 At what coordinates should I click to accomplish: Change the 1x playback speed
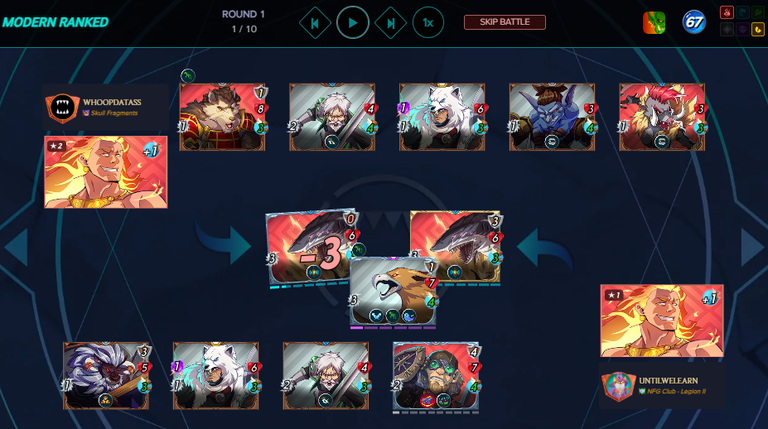428,22
